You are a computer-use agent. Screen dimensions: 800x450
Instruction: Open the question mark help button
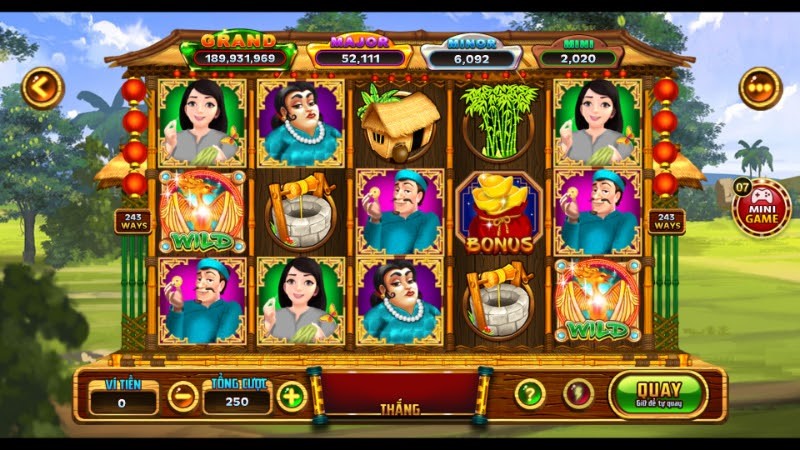[529, 394]
